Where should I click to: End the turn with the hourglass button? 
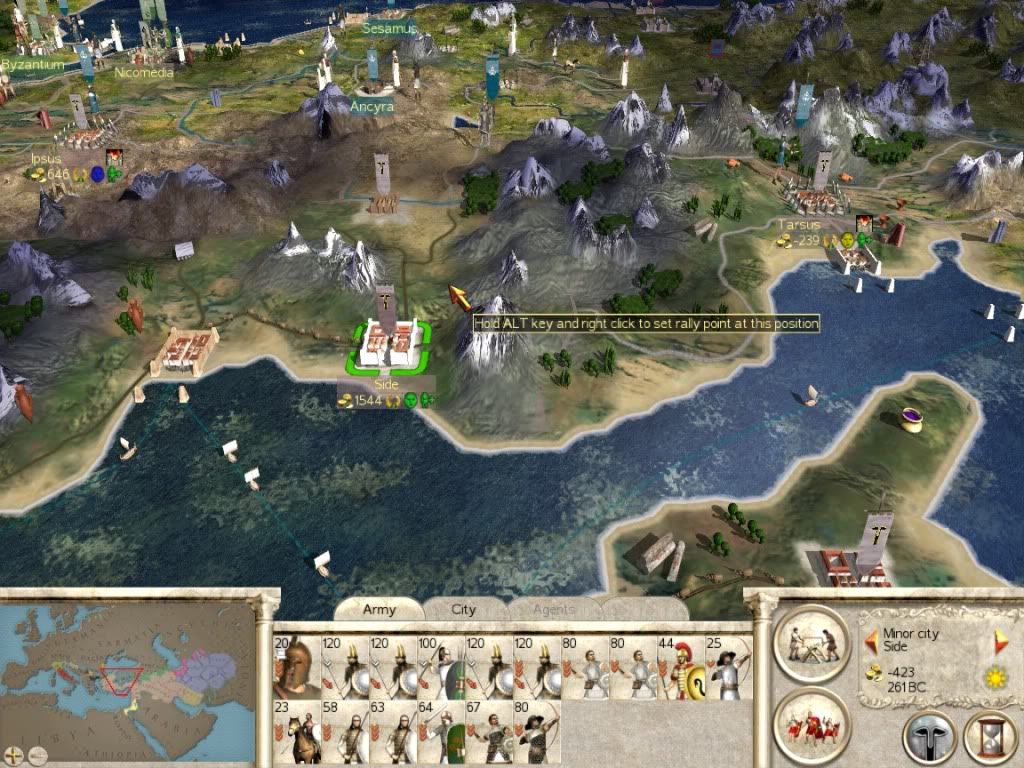(990, 738)
